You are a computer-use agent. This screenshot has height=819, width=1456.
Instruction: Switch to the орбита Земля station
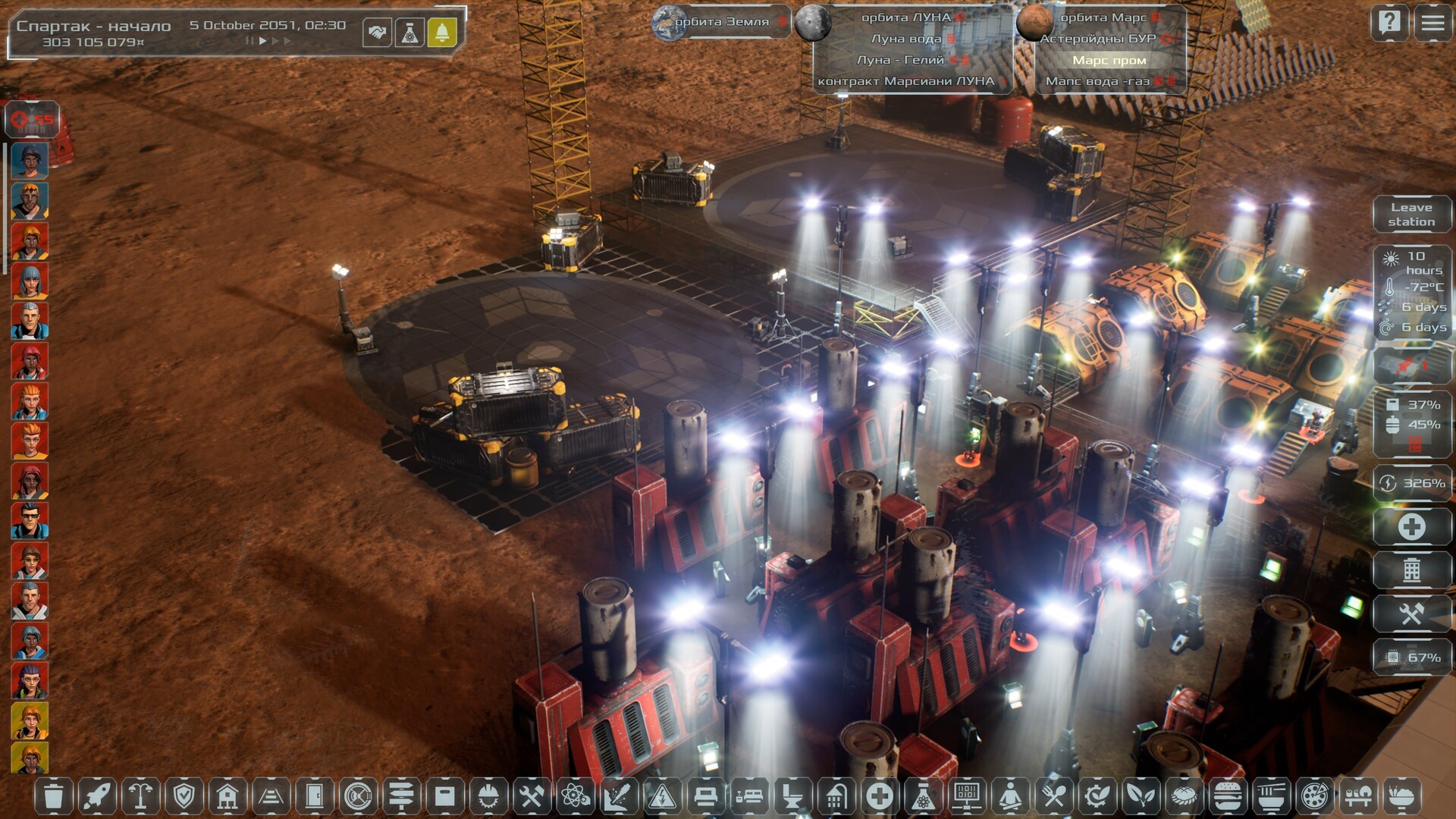720,22
